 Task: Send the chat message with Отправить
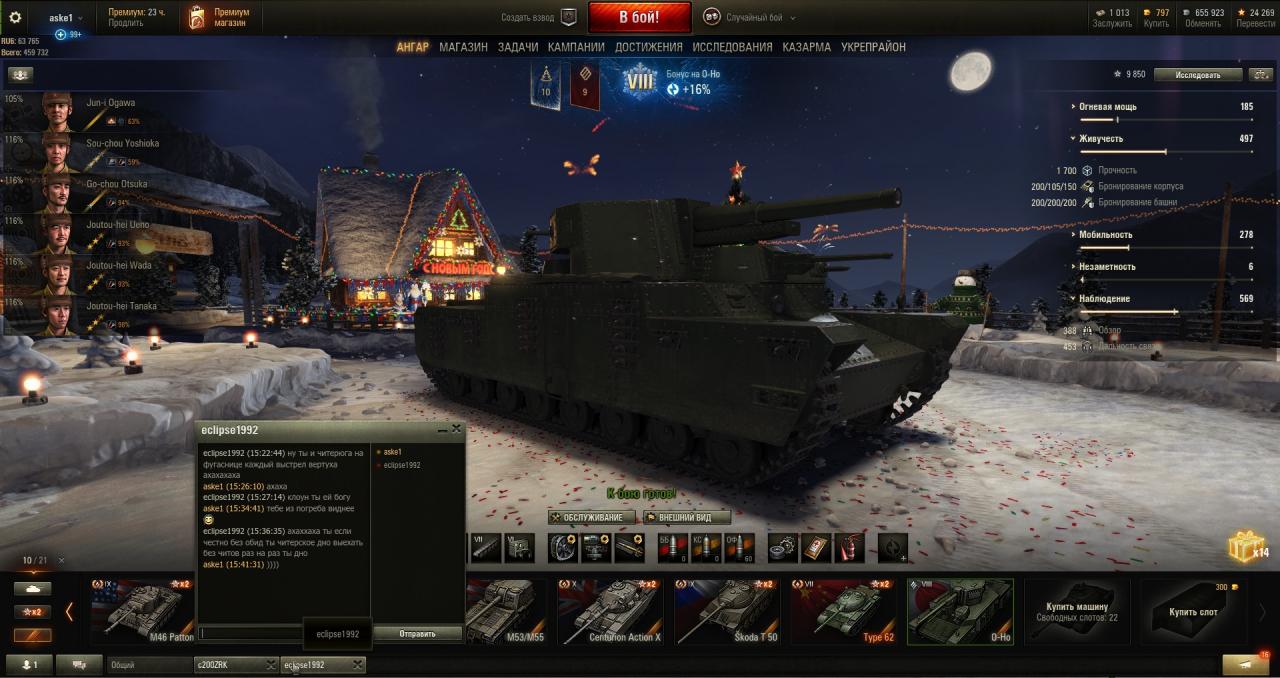click(x=416, y=633)
